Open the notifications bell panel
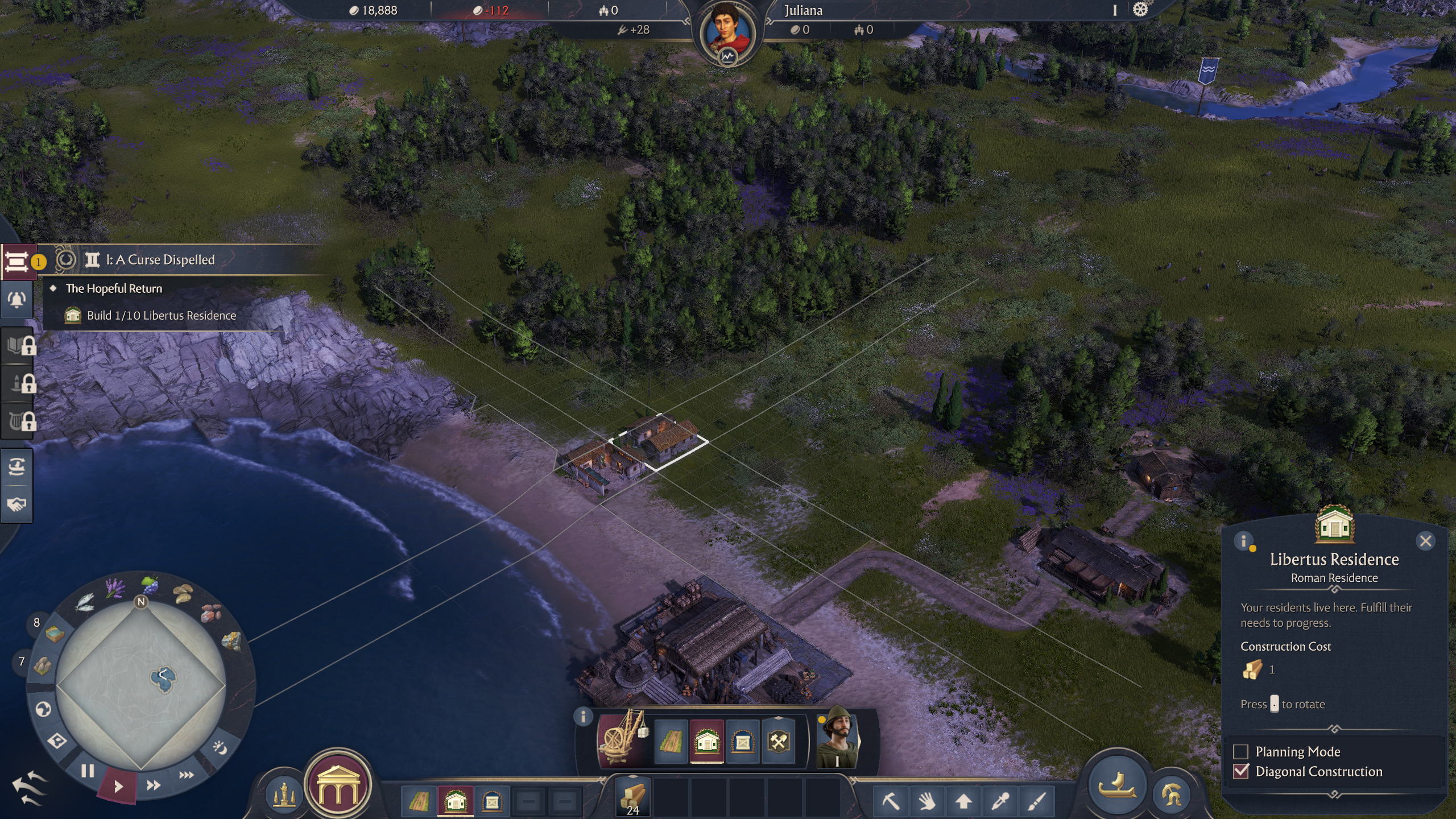The height and width of the screenshot is (819, 1456). point(17,300)
